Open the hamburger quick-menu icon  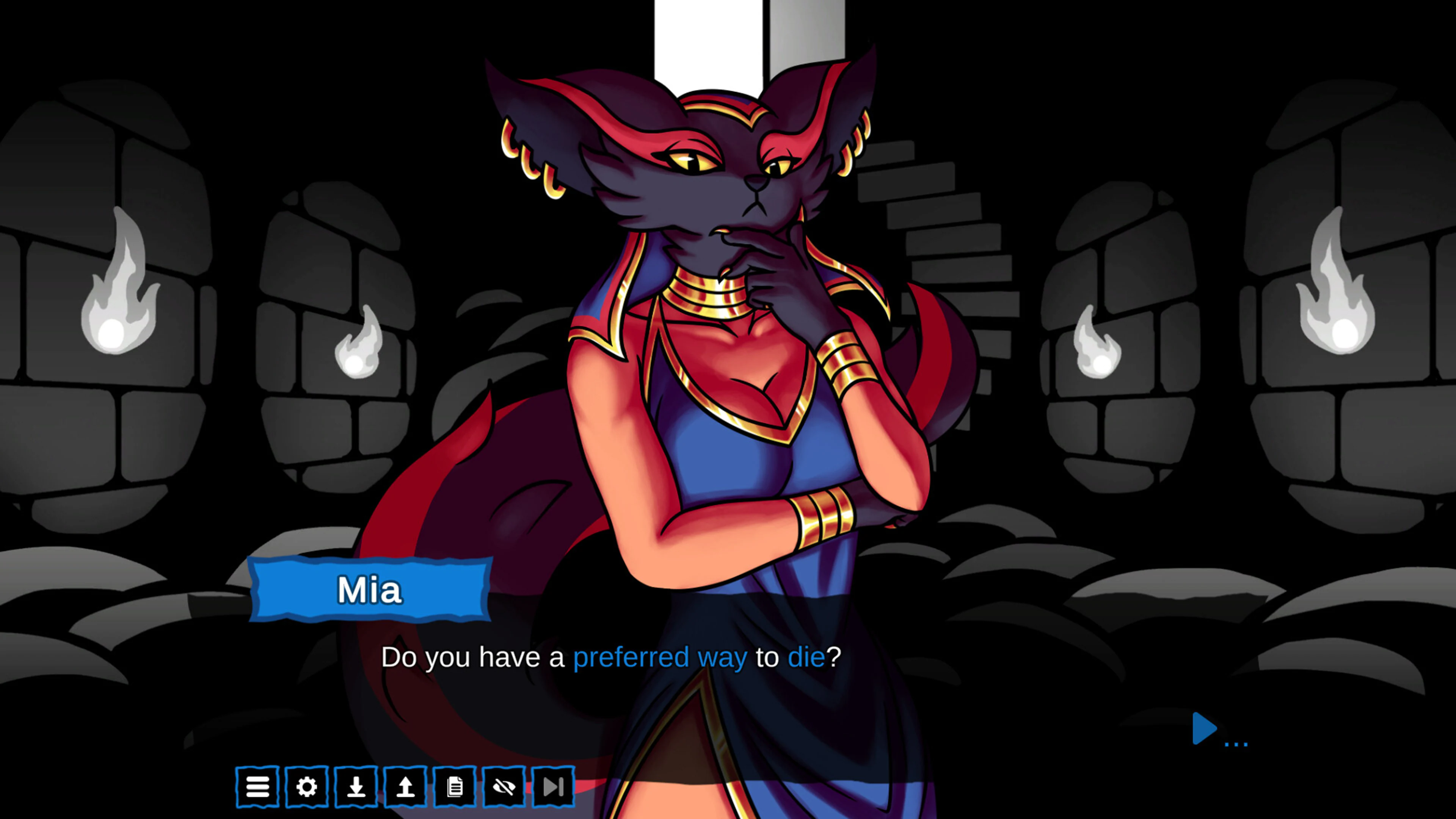(x=258, y=786)
